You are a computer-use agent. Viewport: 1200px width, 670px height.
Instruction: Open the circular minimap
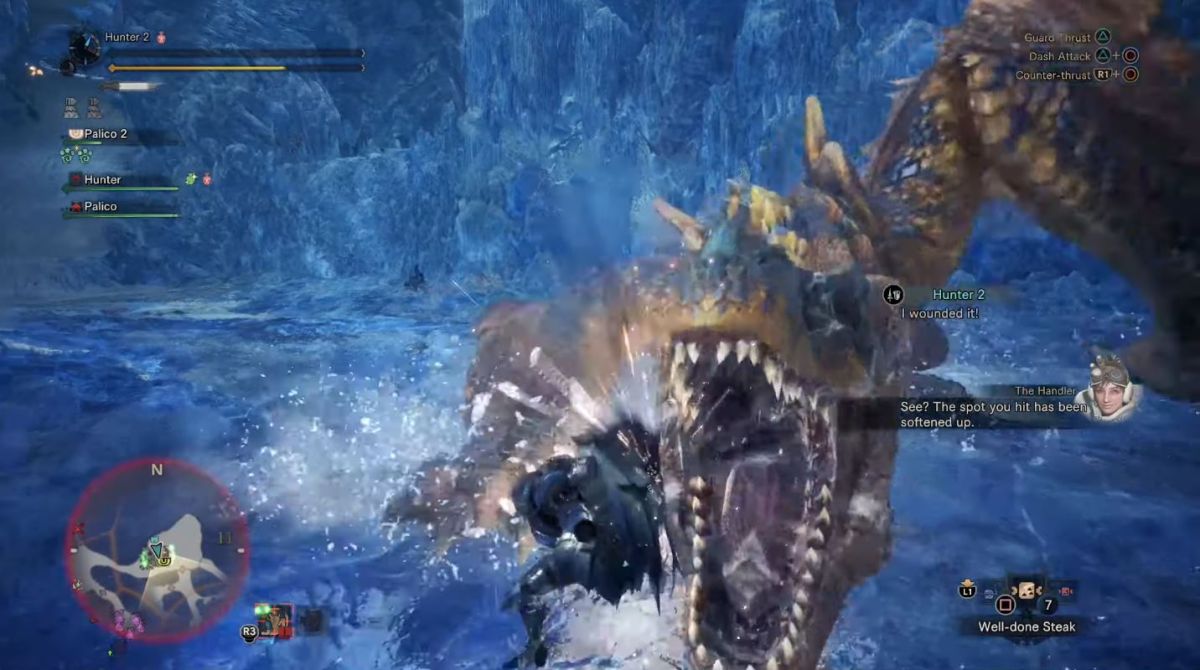point(157,550)
